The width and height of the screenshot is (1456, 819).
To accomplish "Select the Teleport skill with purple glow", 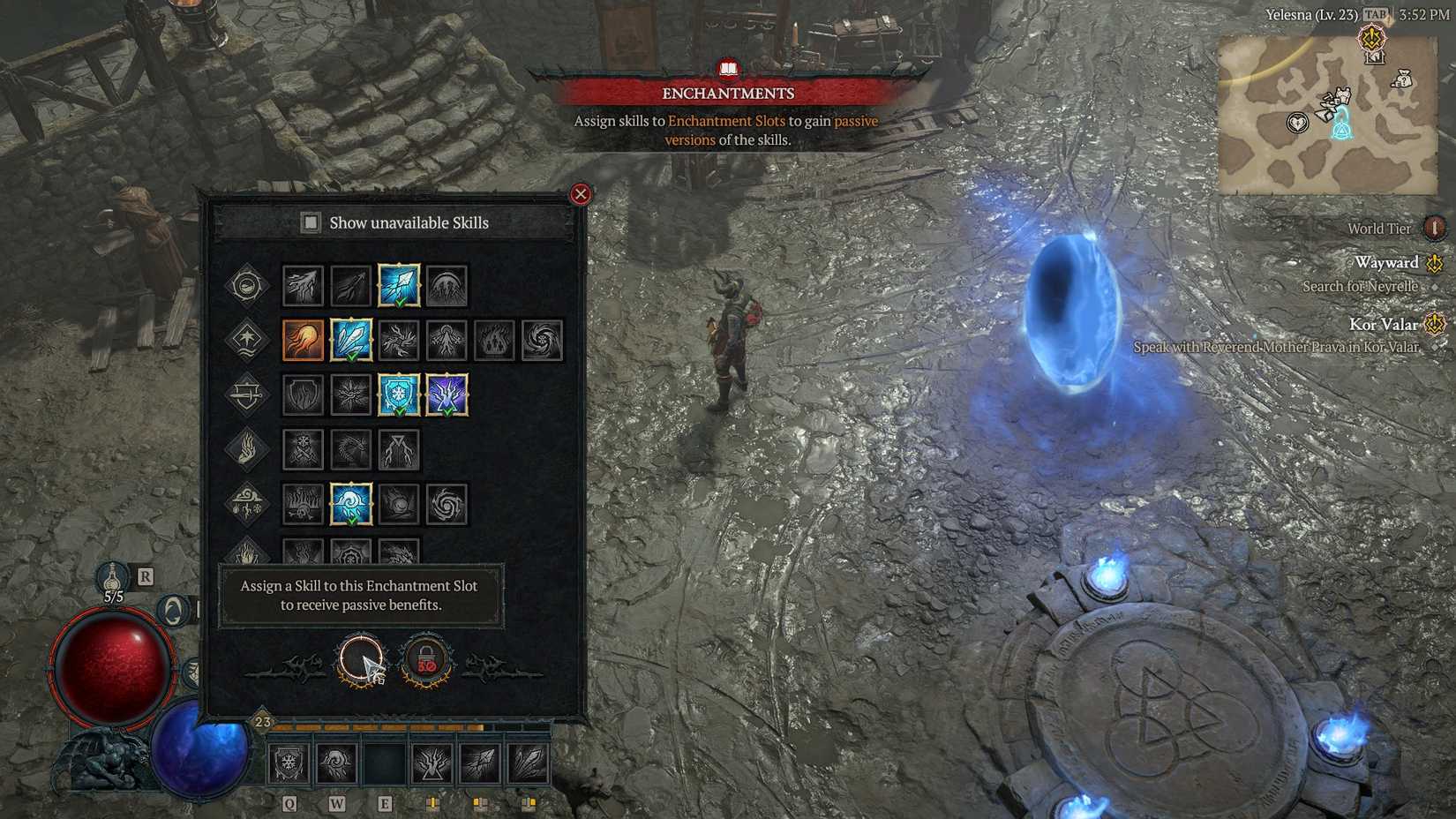I will point(447,395).
